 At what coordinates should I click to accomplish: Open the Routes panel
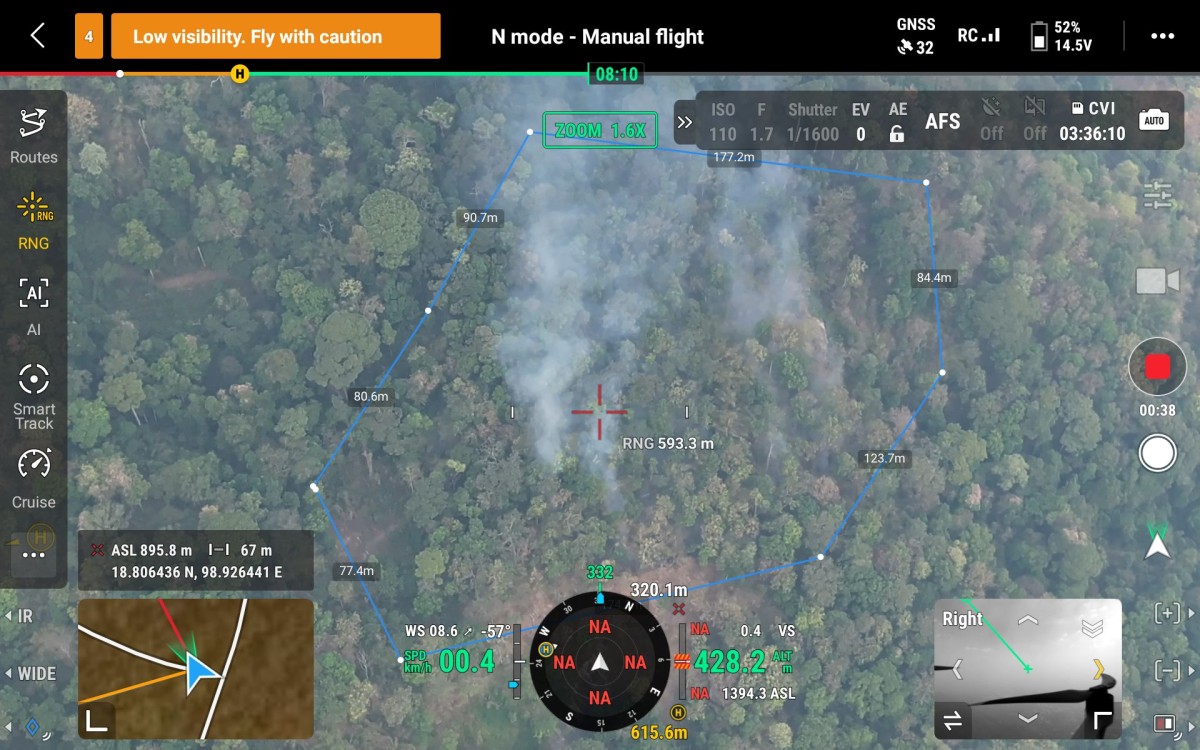click(34, 135)
